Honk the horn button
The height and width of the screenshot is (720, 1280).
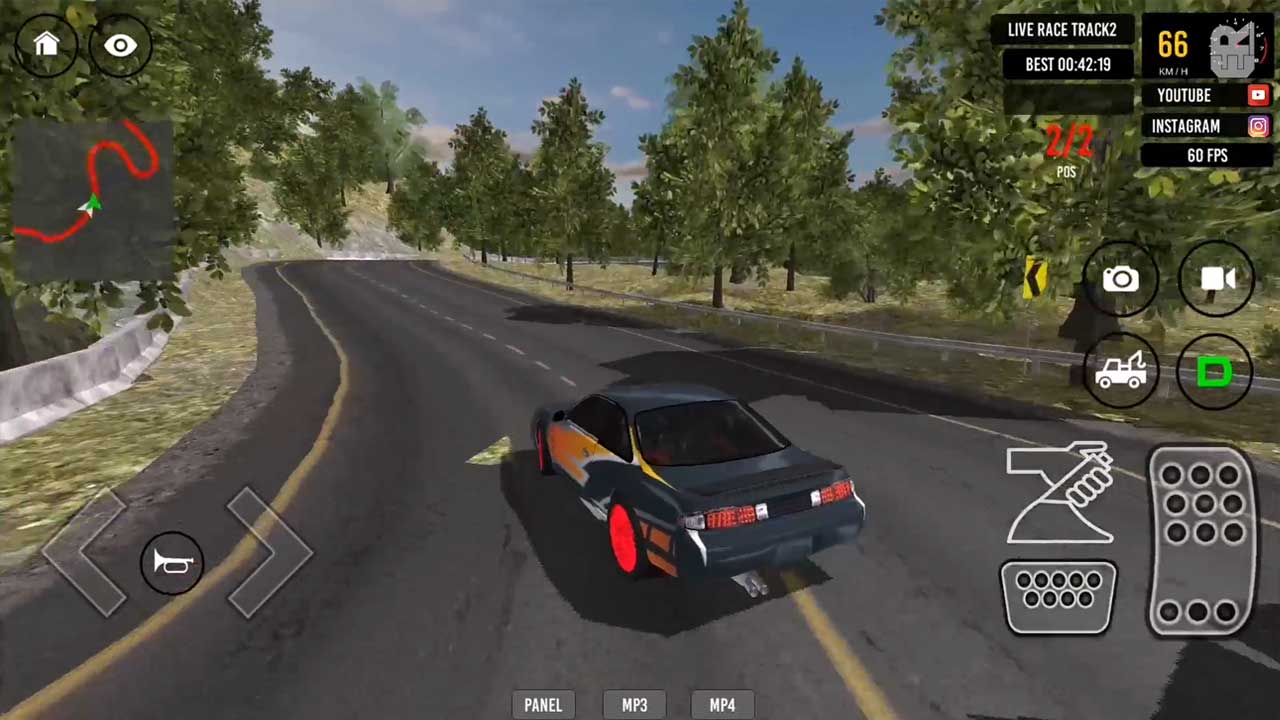172,563
